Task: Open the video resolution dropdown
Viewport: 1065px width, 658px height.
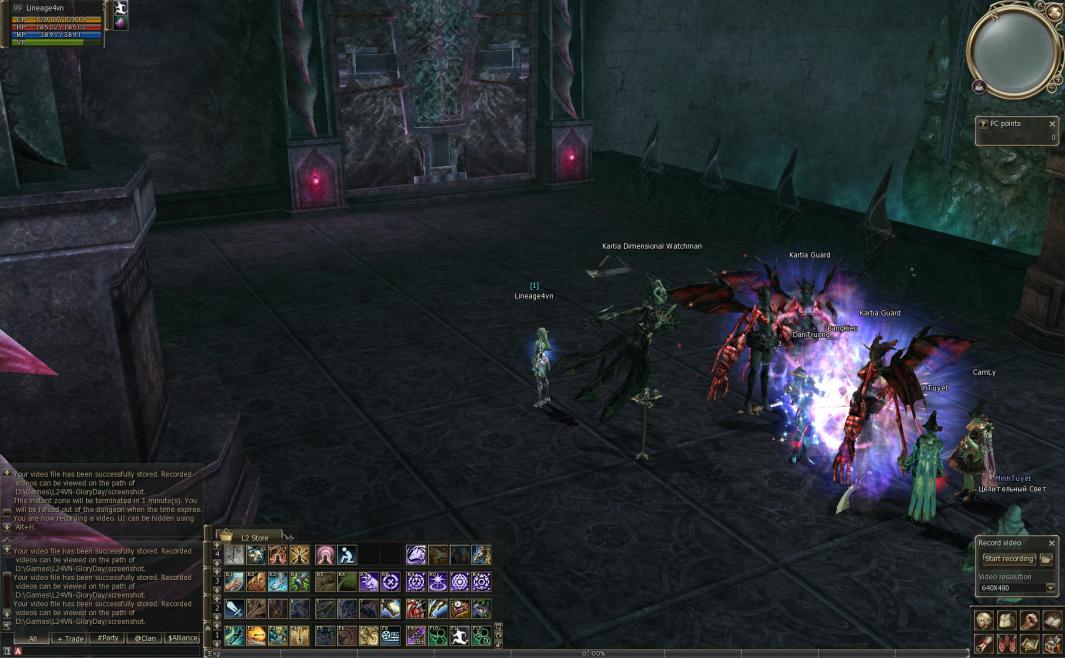Action: click(1051, 588)
